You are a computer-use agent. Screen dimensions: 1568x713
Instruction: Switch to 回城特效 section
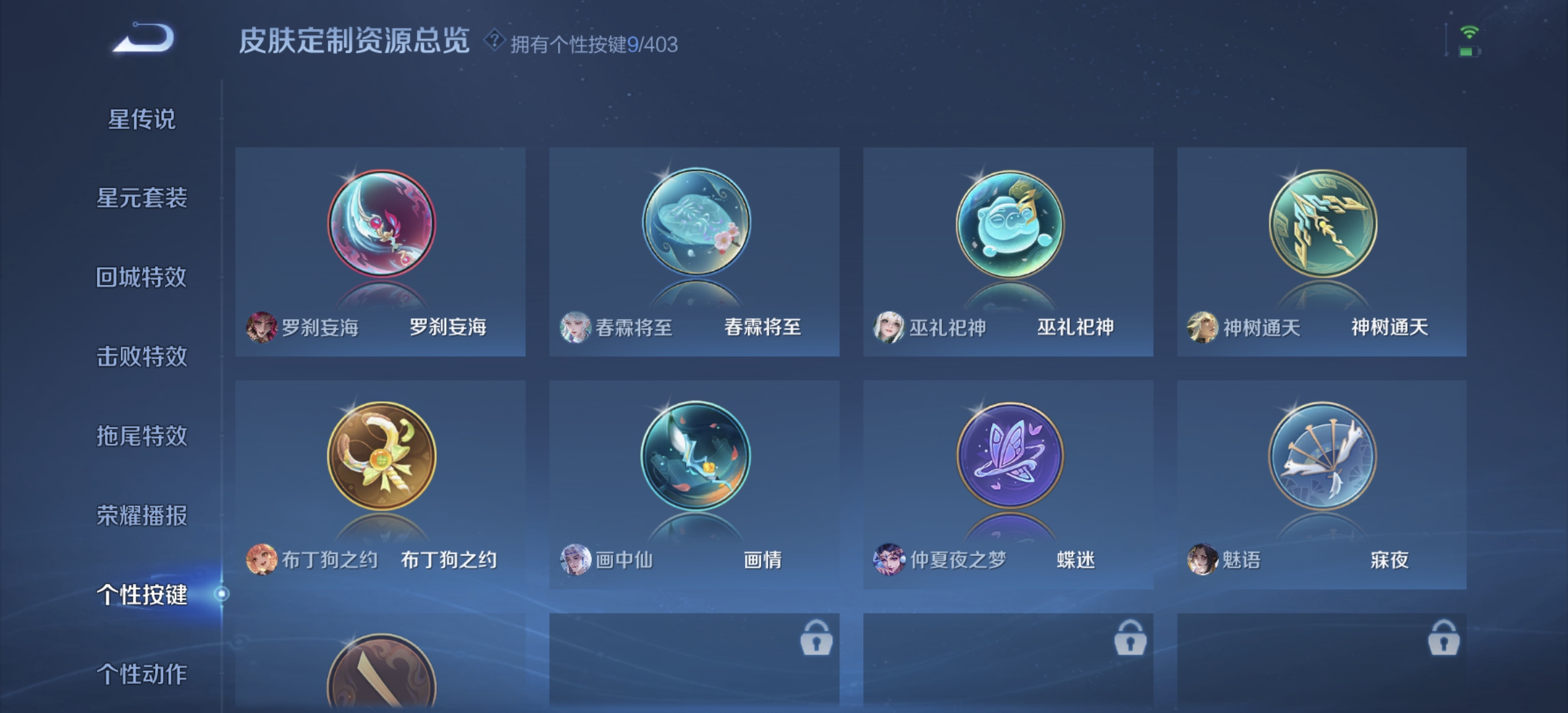pos(141,279)
